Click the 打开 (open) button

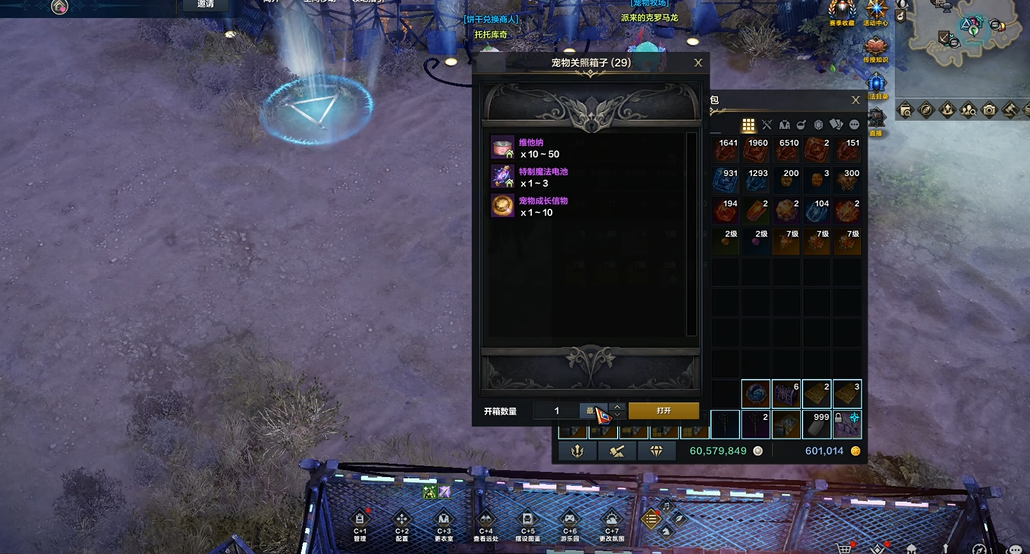pyautogui.click(x=663, y=411)
